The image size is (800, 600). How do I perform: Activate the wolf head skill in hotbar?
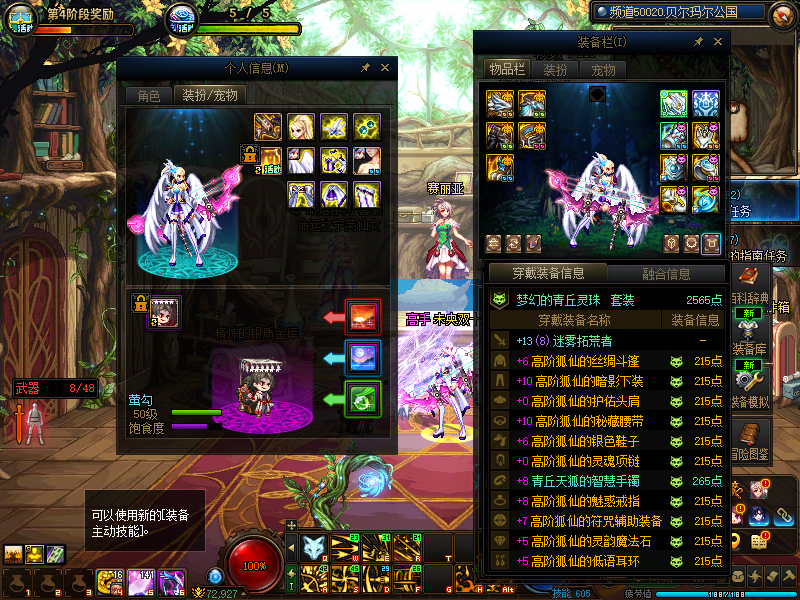pos(314,547)
